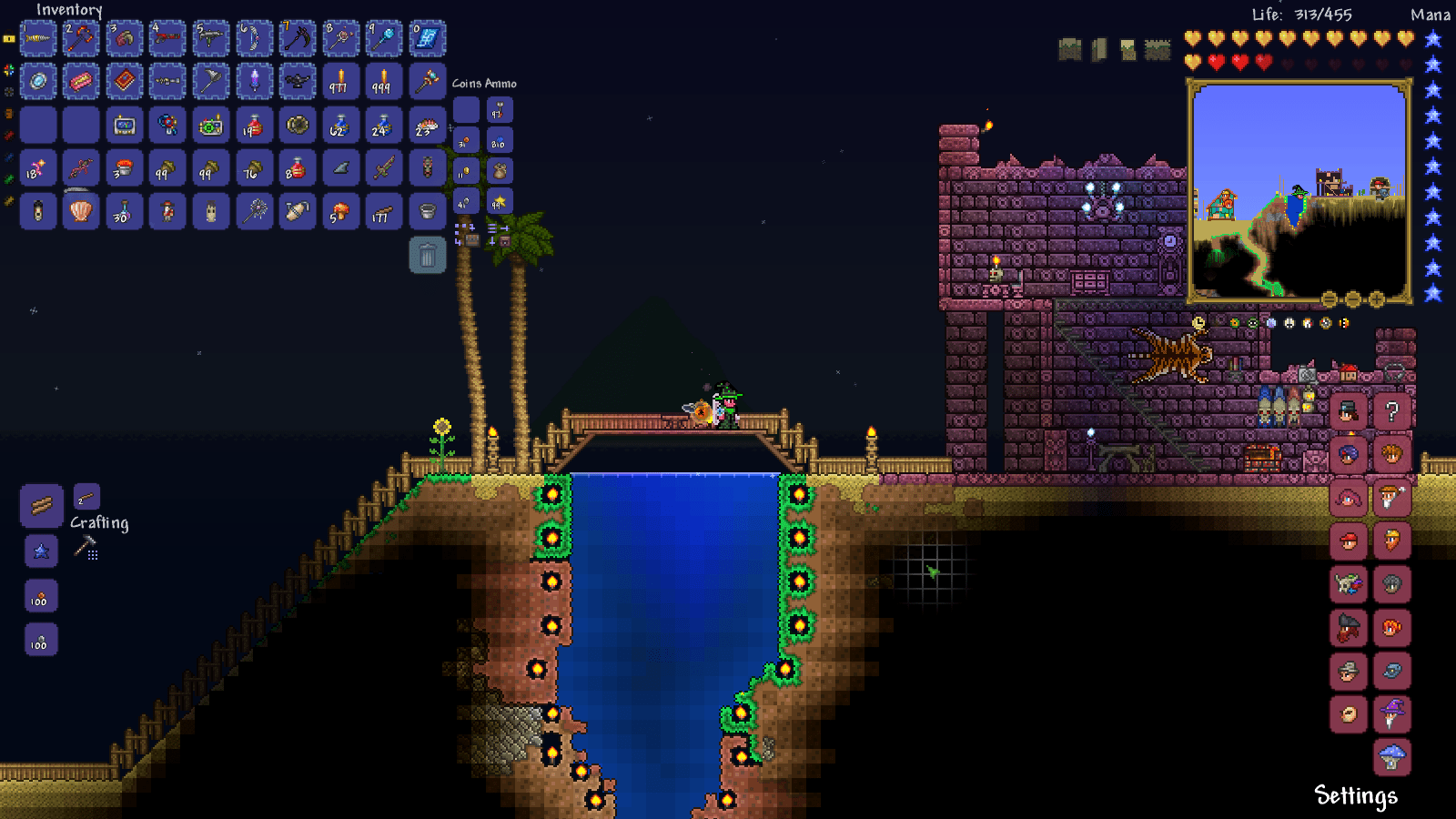Click the Truffle mushroom NPC head icon
The width and height of the screenshot is (1456, 819).
click(x=1391, y=755)
